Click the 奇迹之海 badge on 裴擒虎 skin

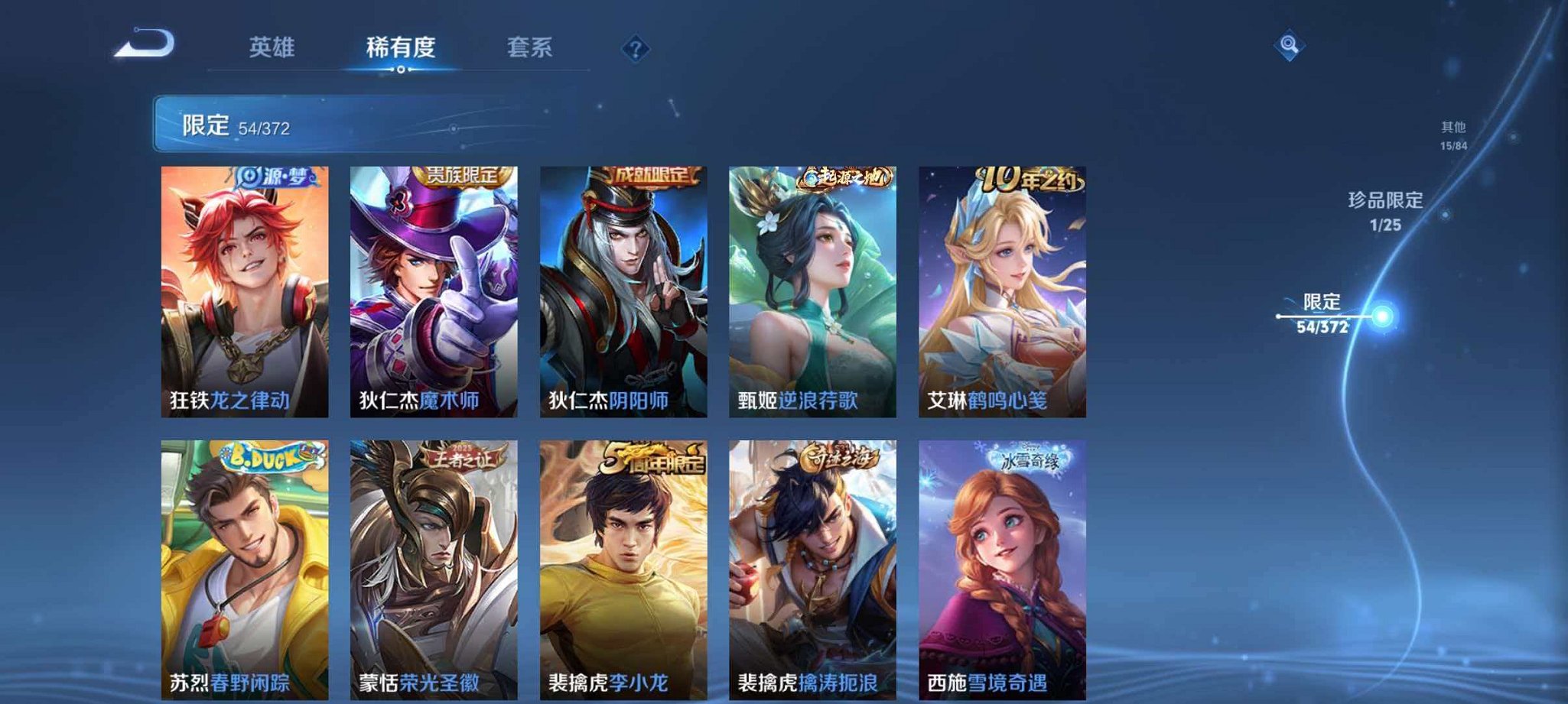[x=841, y=457]
